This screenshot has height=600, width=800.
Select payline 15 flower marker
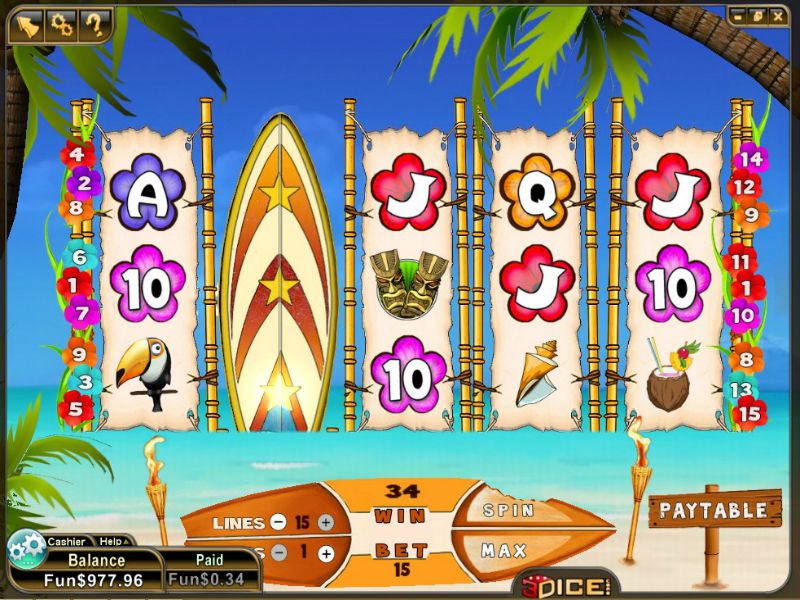coord(749,412)
